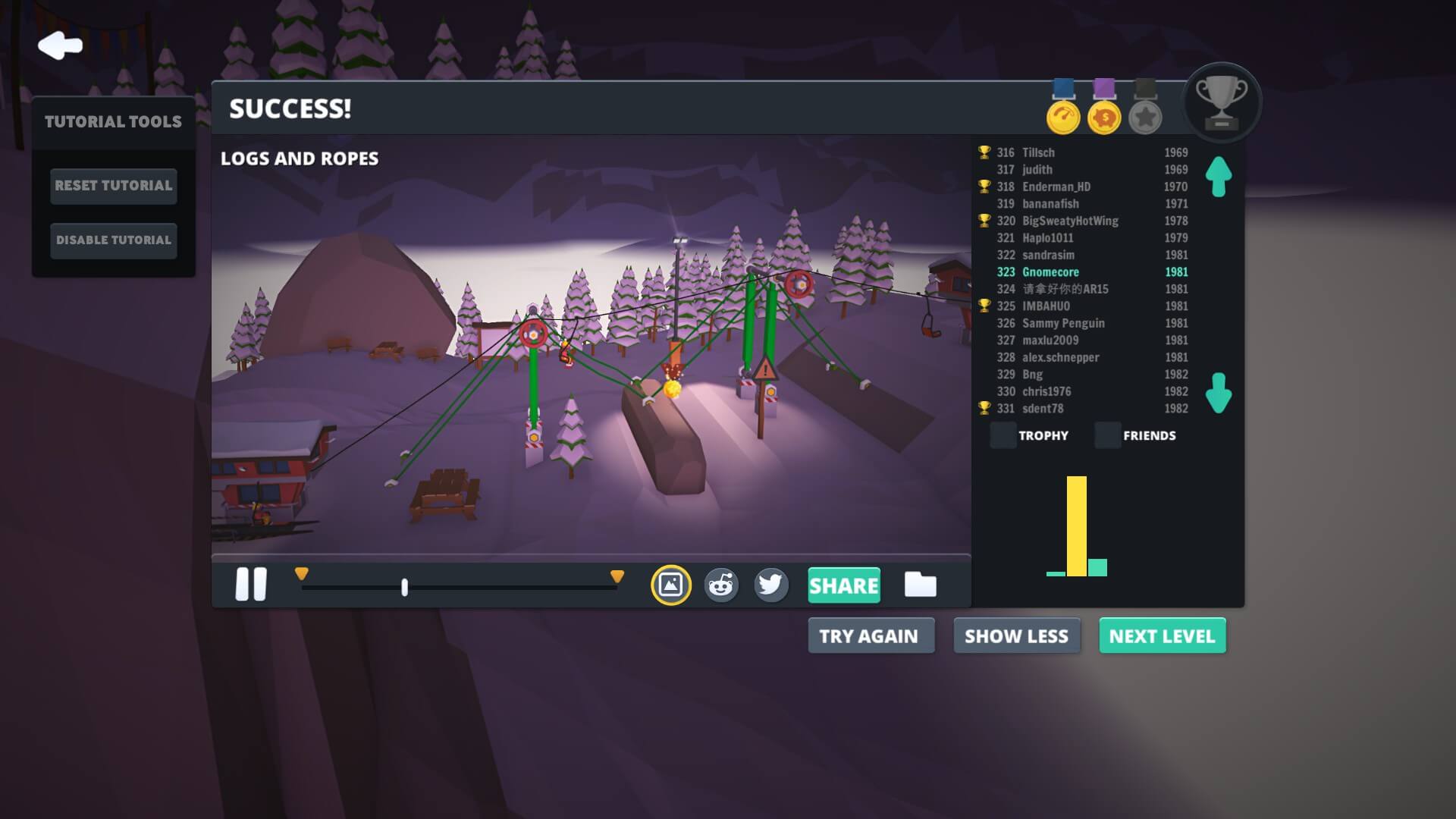
Task: Pause the replay playback
Action: click(x=251, y=585)
